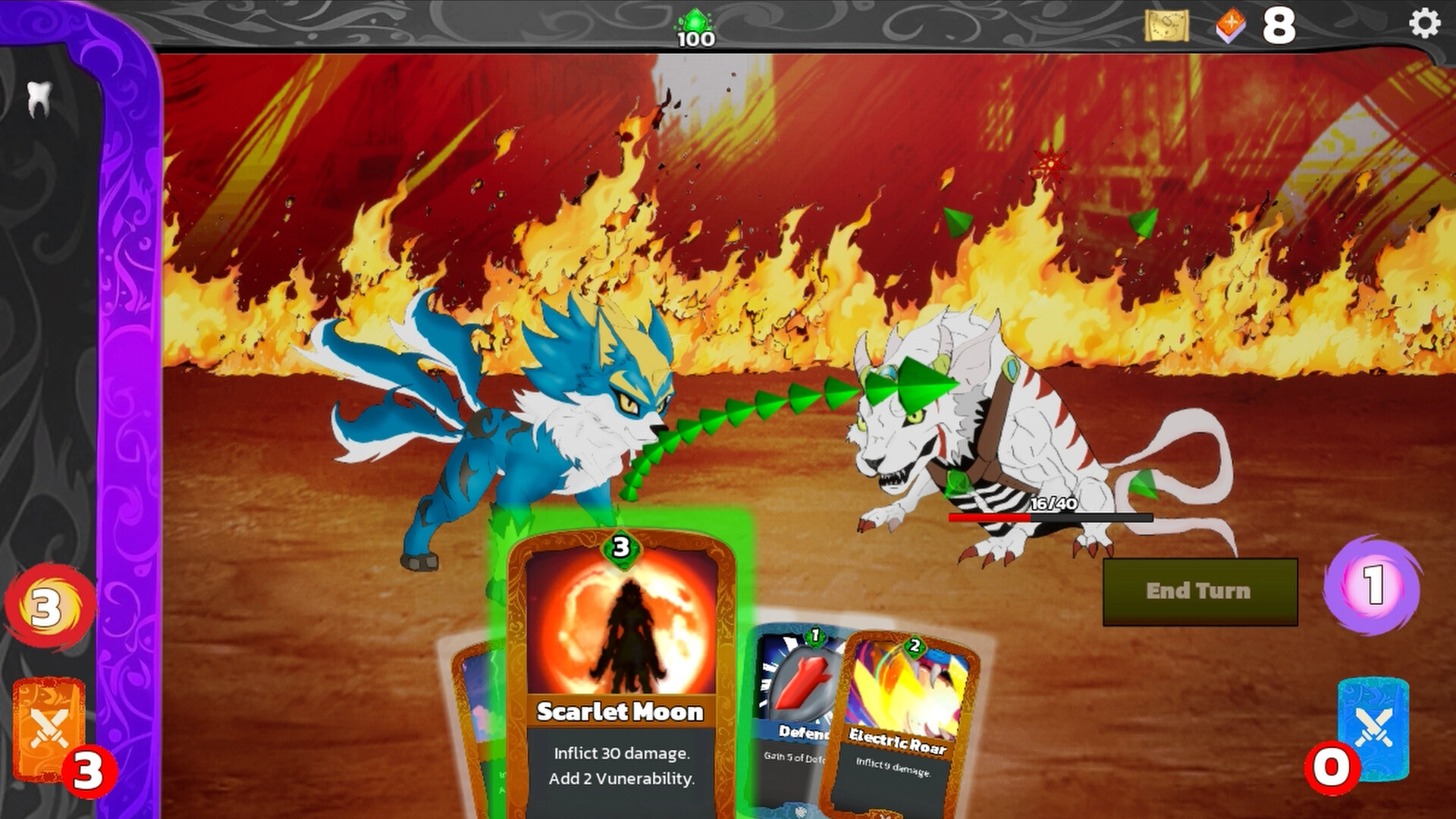1456x819 pixels.
Task: Click the green mana gem showing 100
Action: [x=695, y=21]
